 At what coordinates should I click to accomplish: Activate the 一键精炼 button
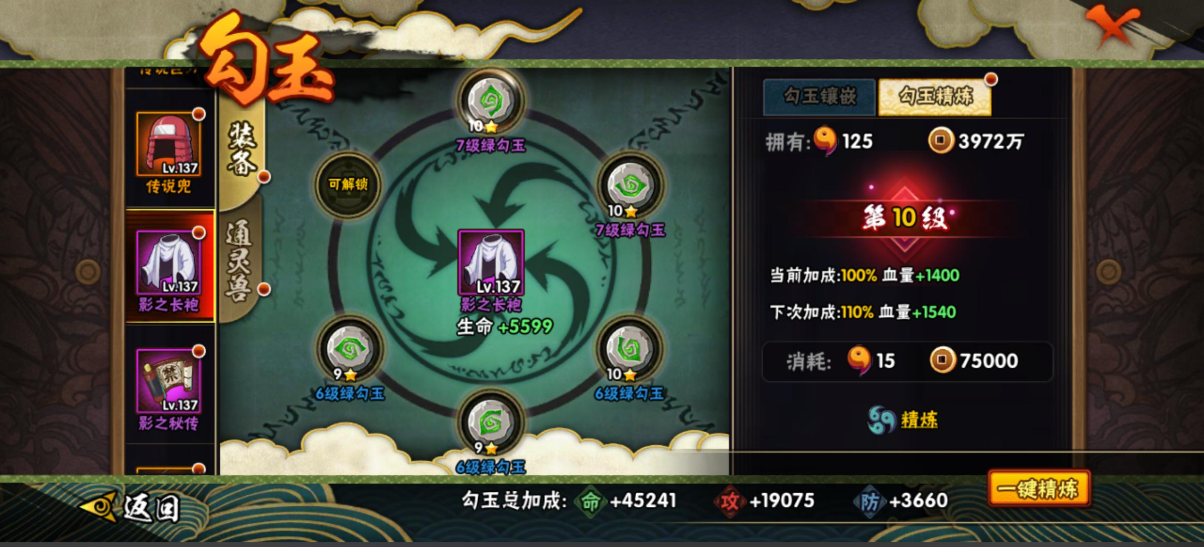(1039, 489)
